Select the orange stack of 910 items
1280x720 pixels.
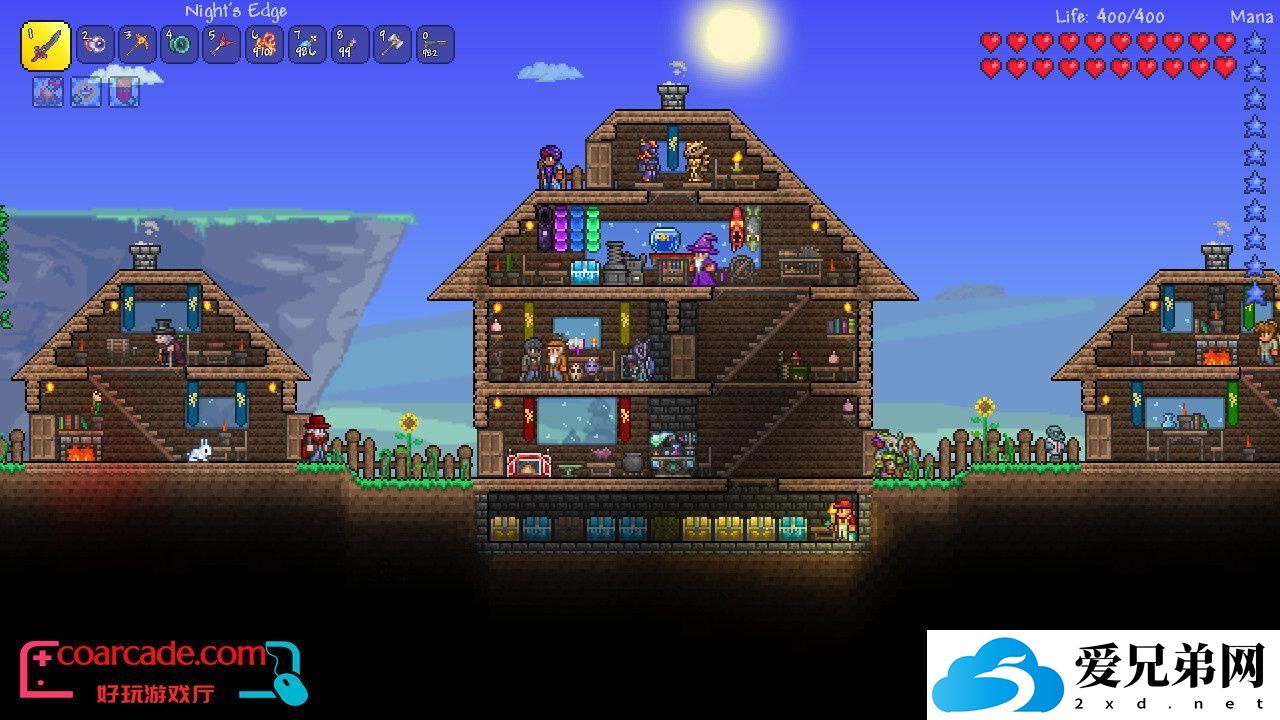265,45
